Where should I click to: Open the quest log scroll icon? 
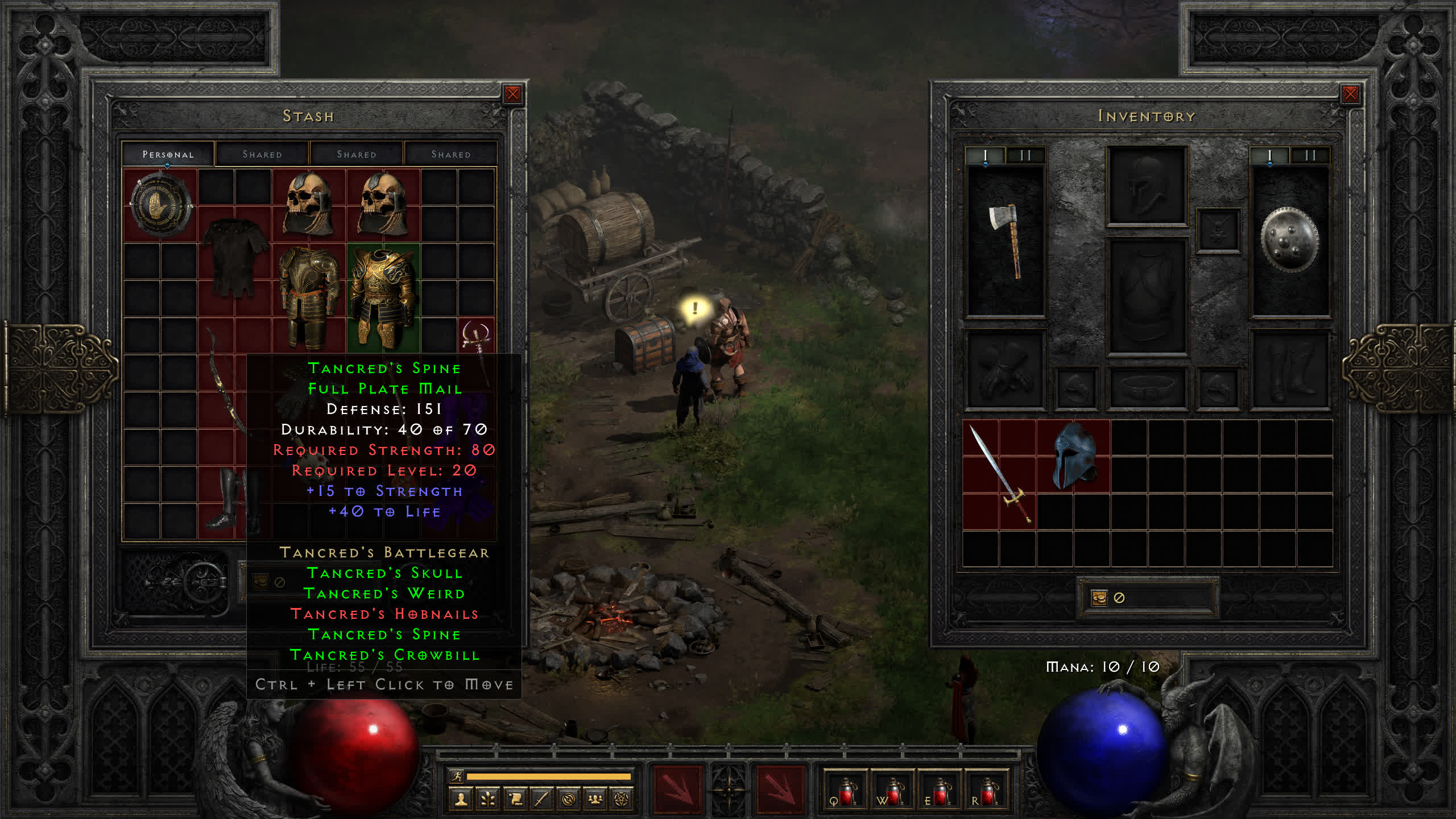tap(515, 800)
